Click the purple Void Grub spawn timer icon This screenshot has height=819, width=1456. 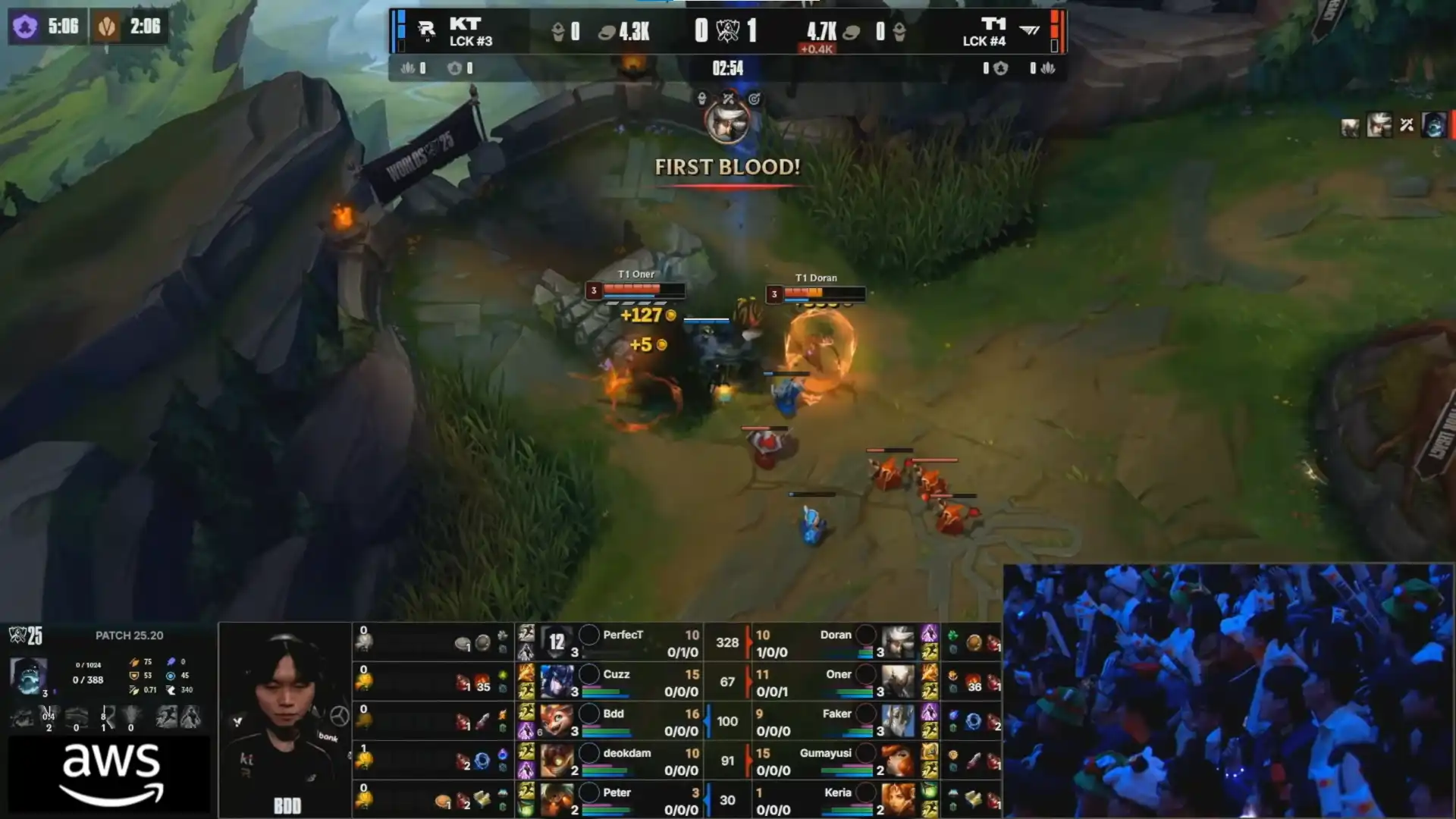click(x=25, y=27)
